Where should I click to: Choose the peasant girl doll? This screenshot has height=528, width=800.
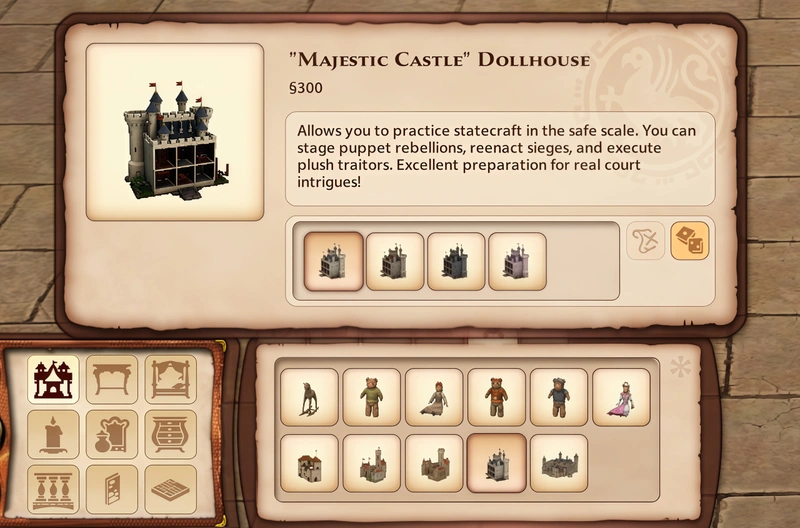[434, 398]
